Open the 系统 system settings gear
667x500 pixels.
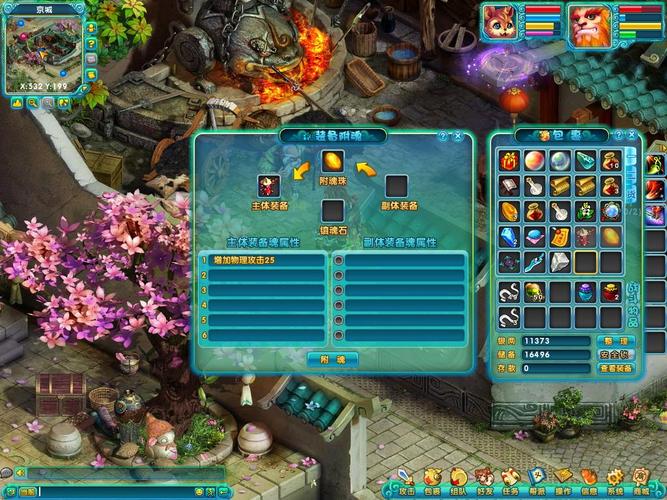click(615, 478)
